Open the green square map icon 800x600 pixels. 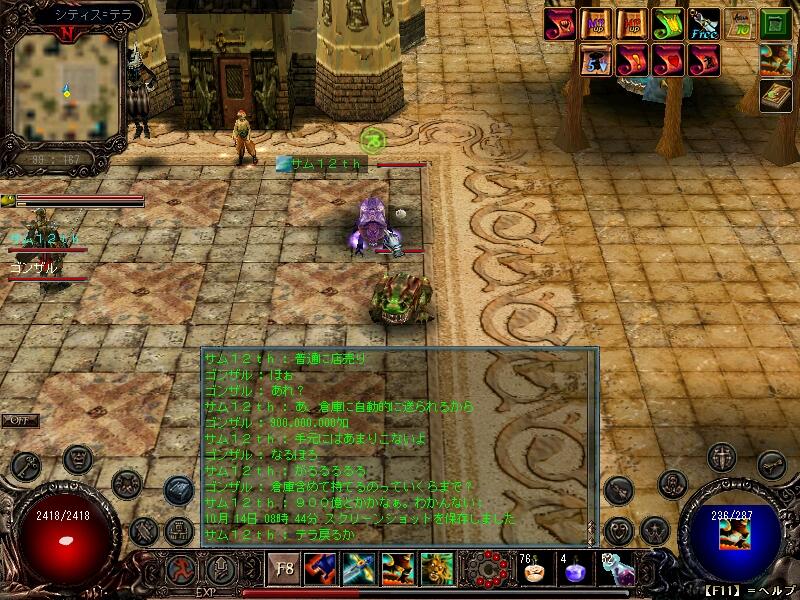click(x=775, y=24)
